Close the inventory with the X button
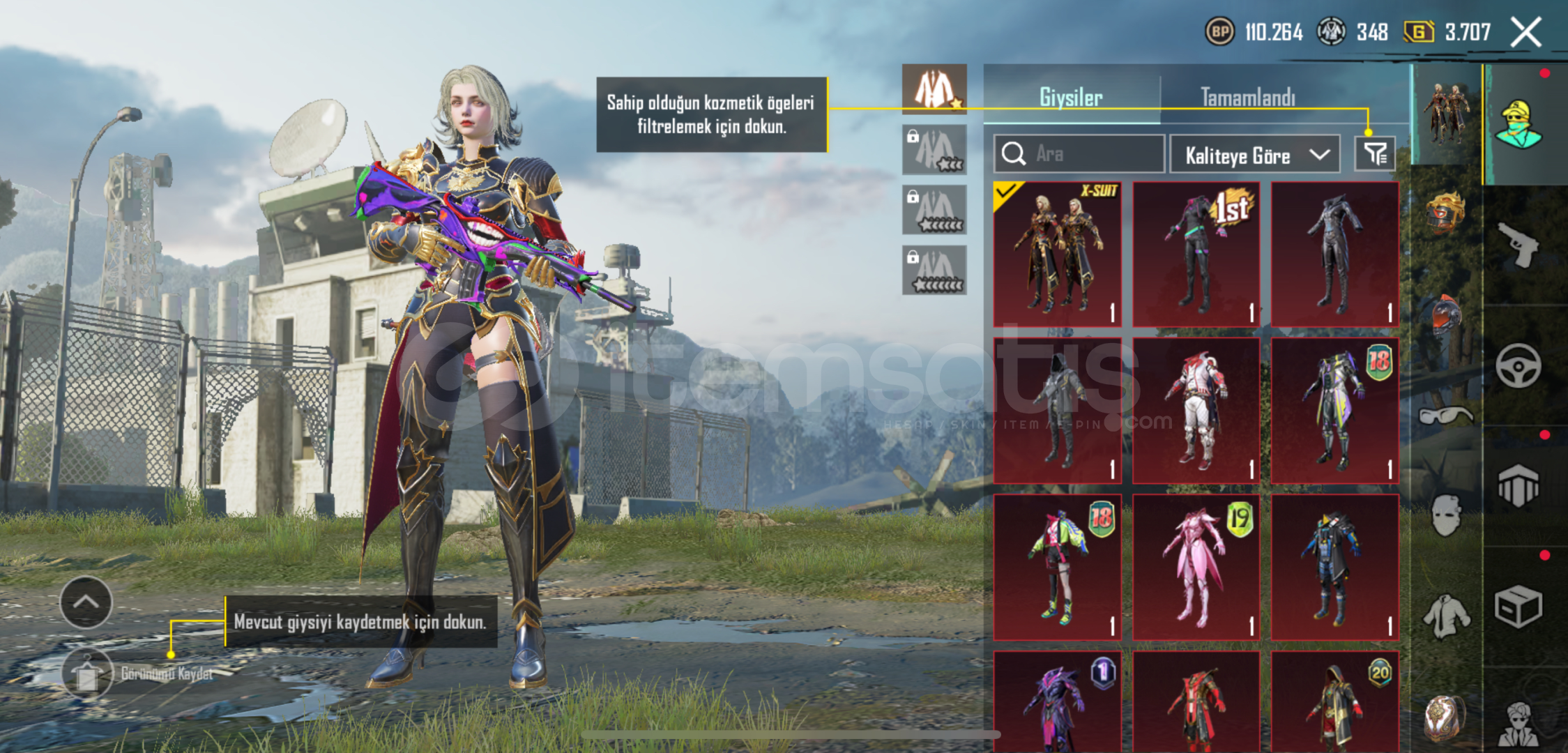1568x753 pixels. pos(1526,32)
